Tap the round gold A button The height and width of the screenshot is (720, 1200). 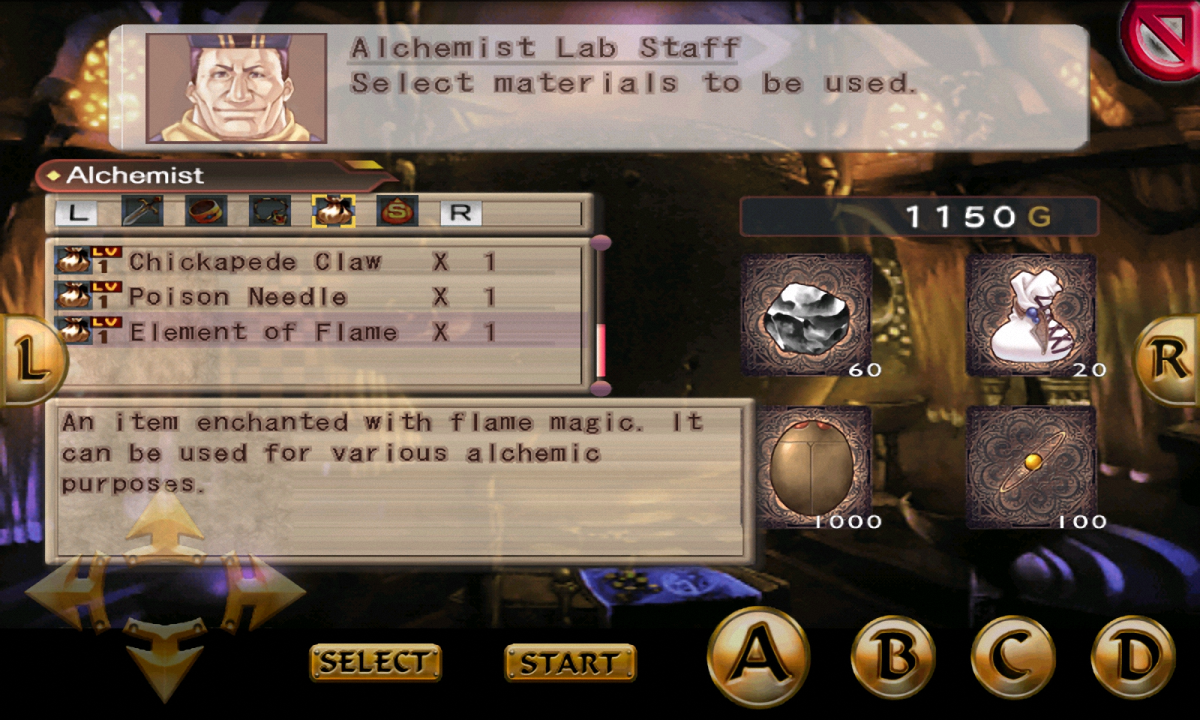pyautogui.click(x=757, y=657)
